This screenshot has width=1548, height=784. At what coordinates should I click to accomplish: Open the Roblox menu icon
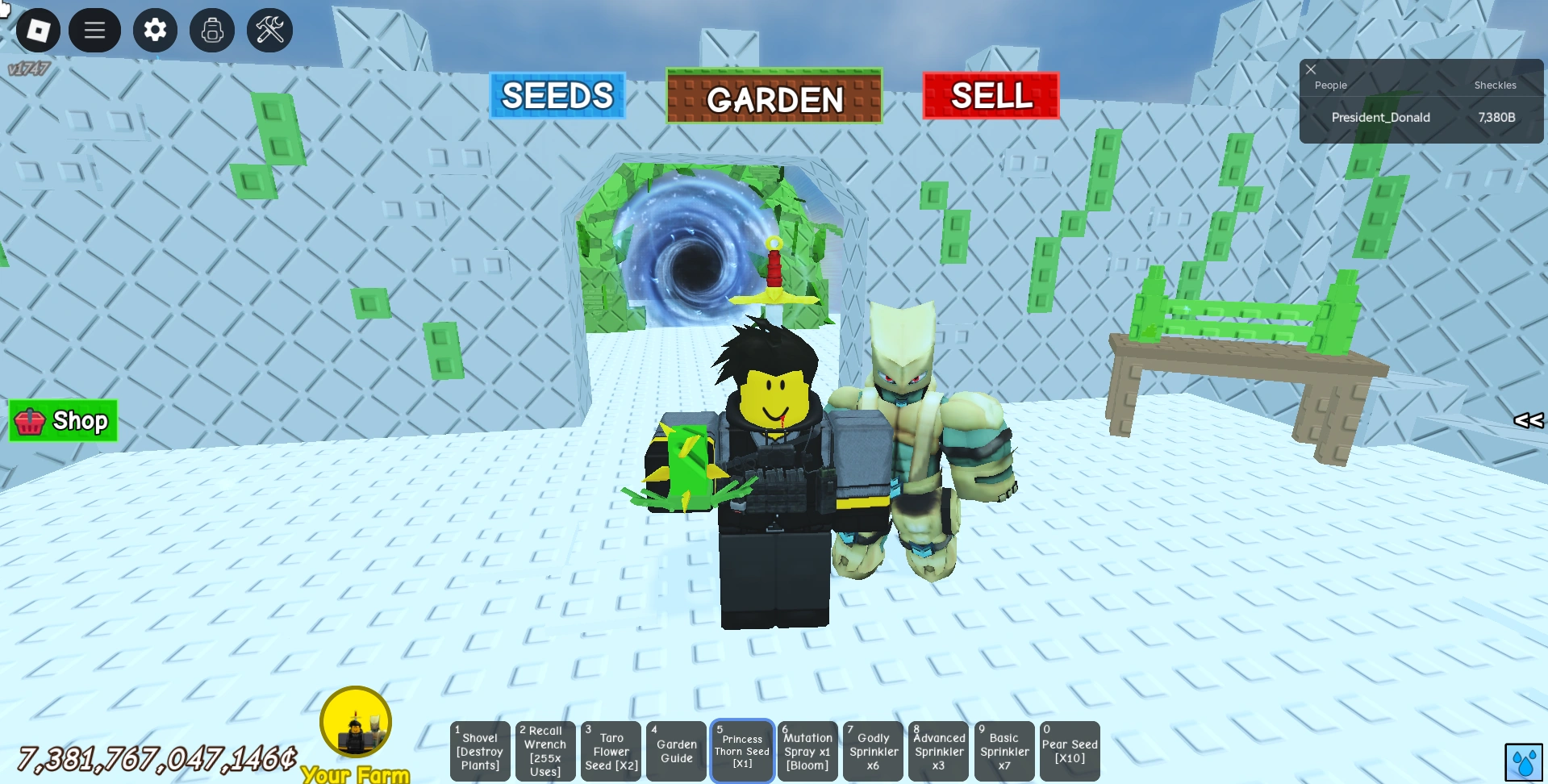coord(37,30)
